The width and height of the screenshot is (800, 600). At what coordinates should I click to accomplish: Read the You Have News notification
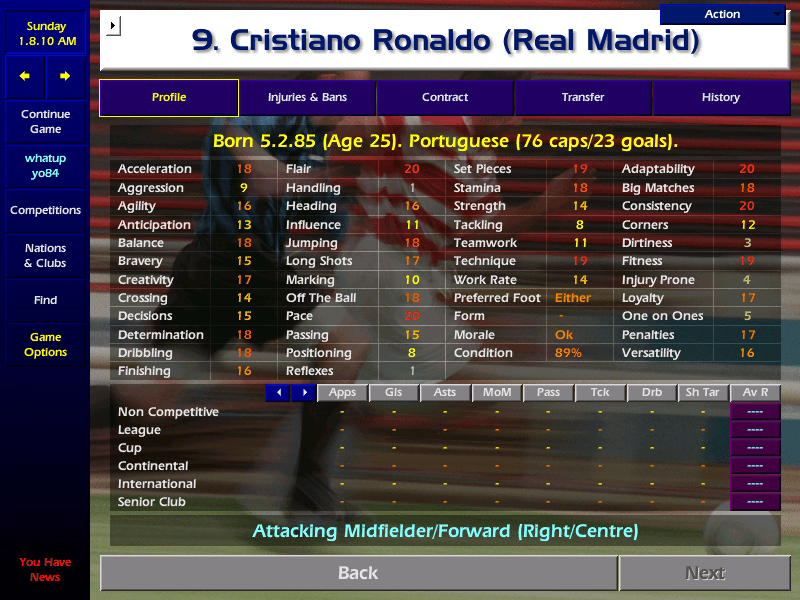point(45,569)
